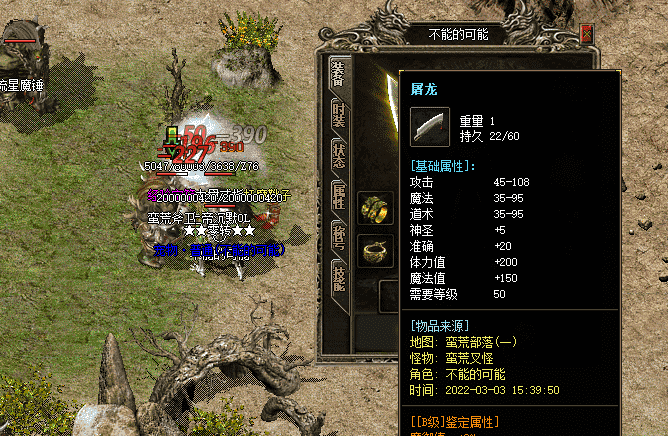Image resolution: width=668 pixels, height=436 pixels.
Task: Show the 状态 (Status) tab
Action: pyautogui.click(x=339, y=155)
